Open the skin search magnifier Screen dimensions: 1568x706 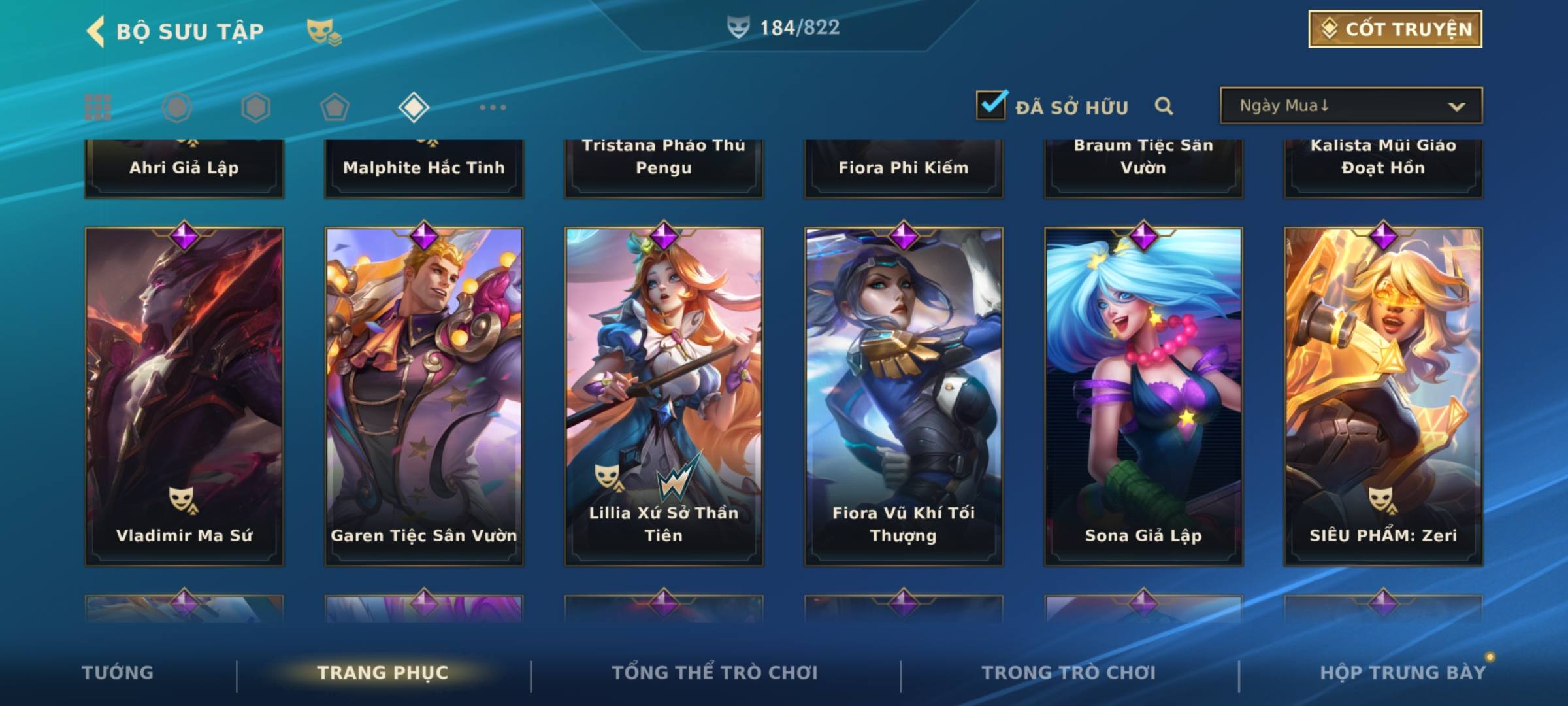coord(1164,106)
